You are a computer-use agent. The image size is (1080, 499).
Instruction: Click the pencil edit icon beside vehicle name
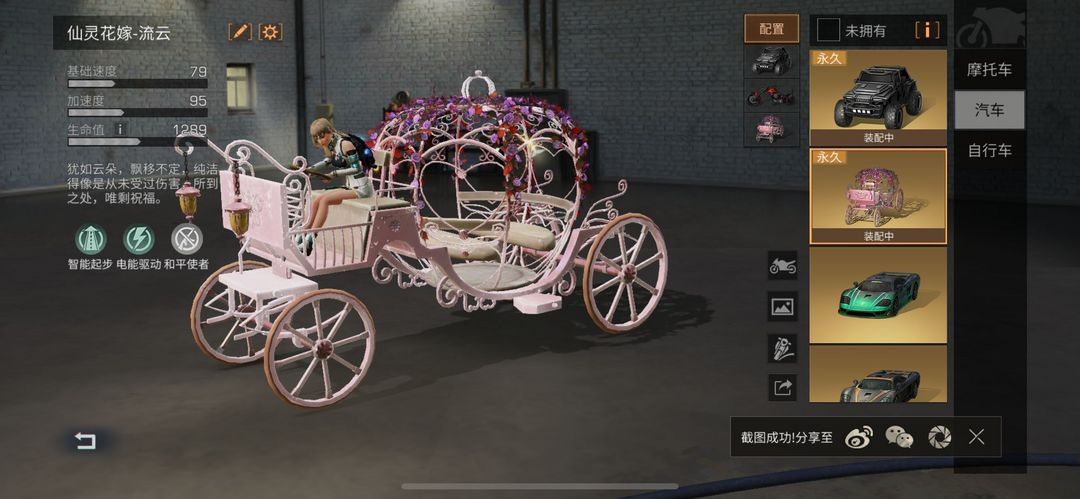[x=240, y=32]
